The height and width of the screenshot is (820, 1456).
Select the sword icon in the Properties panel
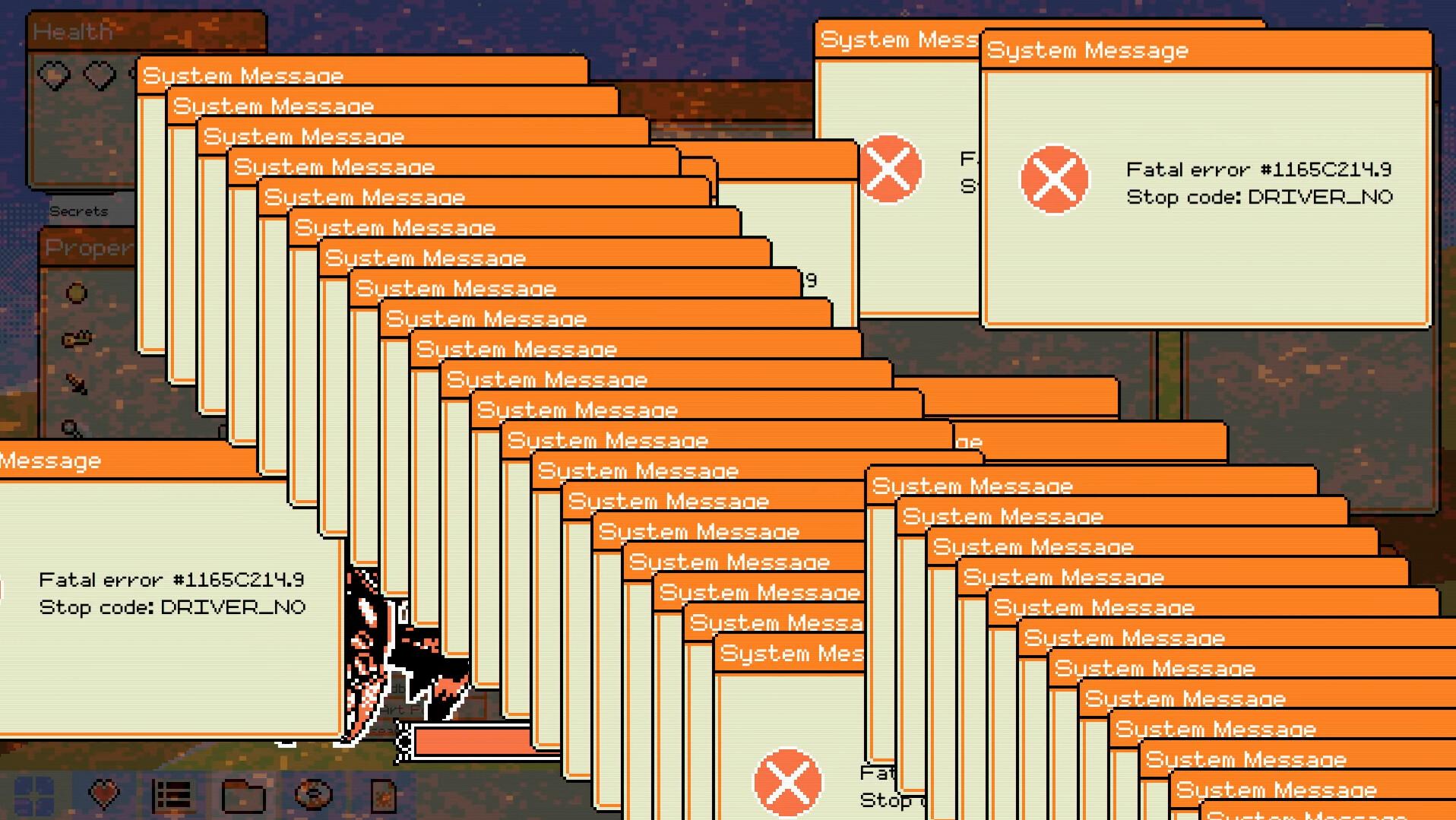click(x=76, y=383)
